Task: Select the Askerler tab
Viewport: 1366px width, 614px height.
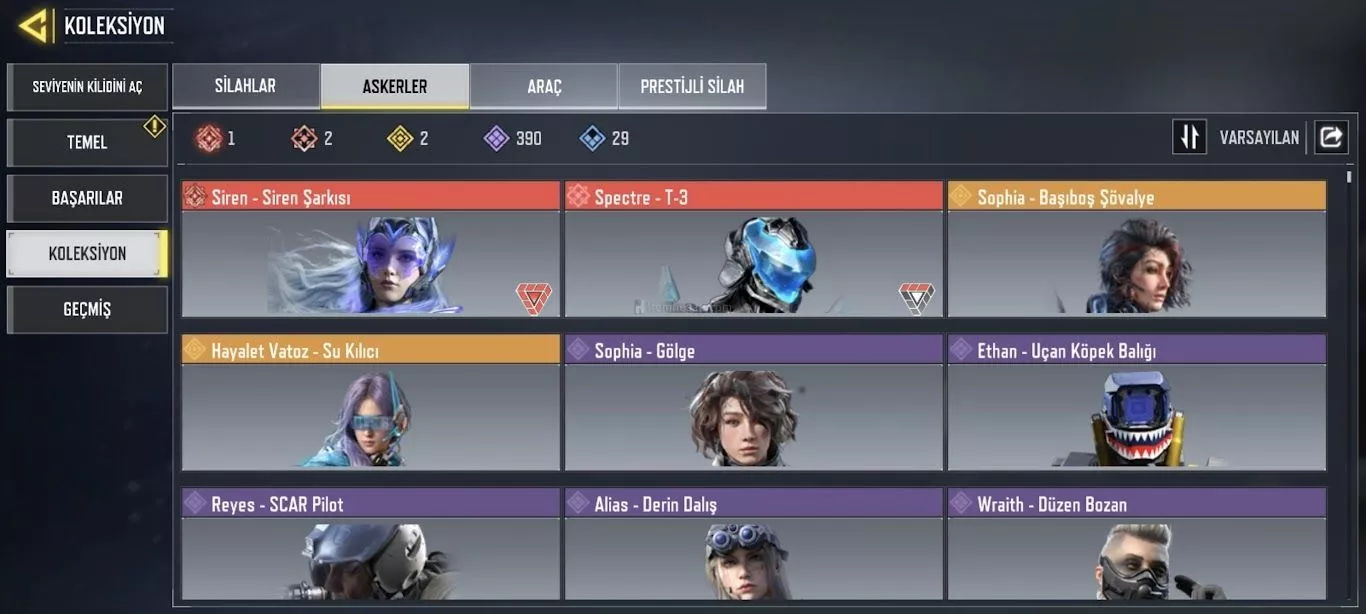Action: click(x=394, y=86)
